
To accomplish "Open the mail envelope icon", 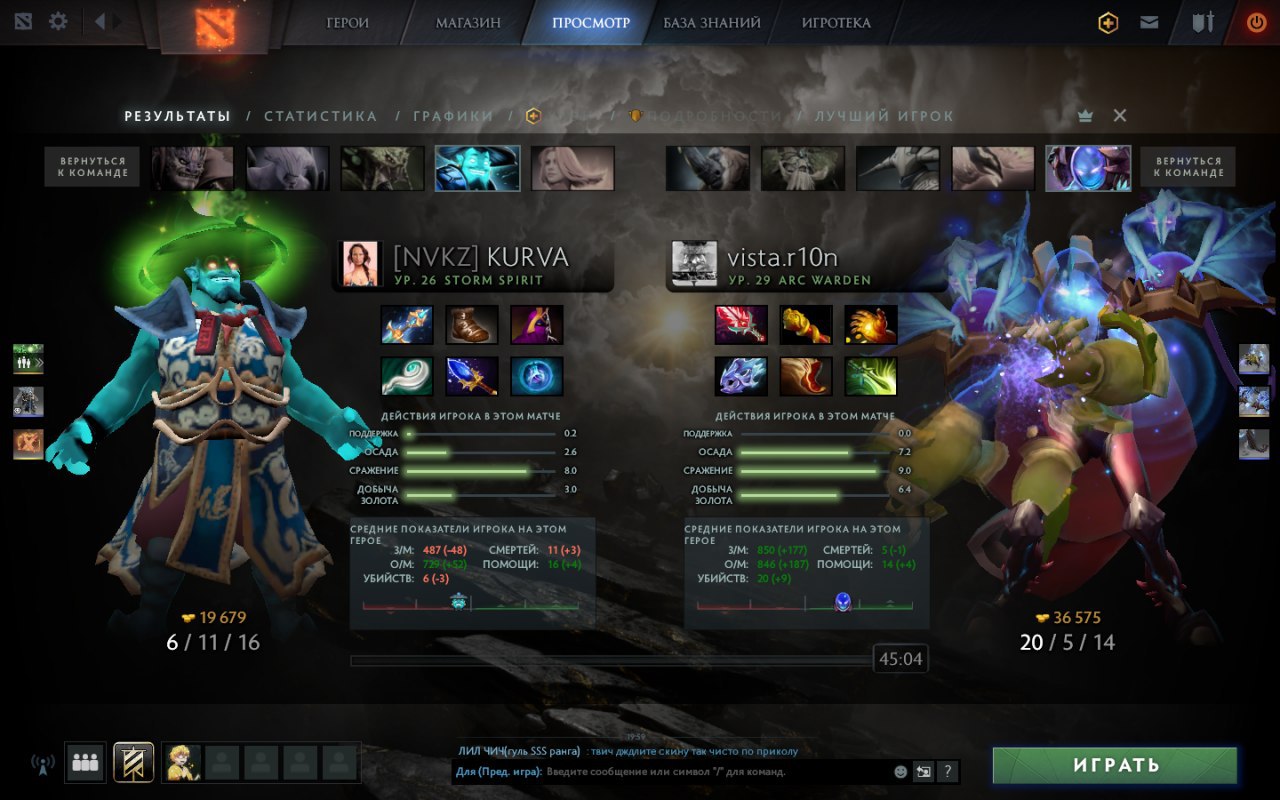I will coord(1149,22).
